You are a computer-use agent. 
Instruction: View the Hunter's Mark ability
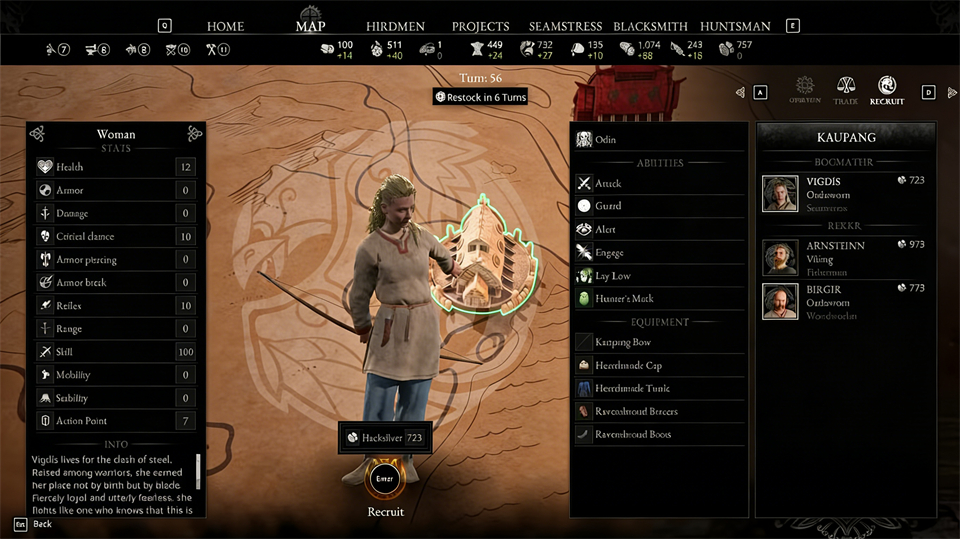659,298
